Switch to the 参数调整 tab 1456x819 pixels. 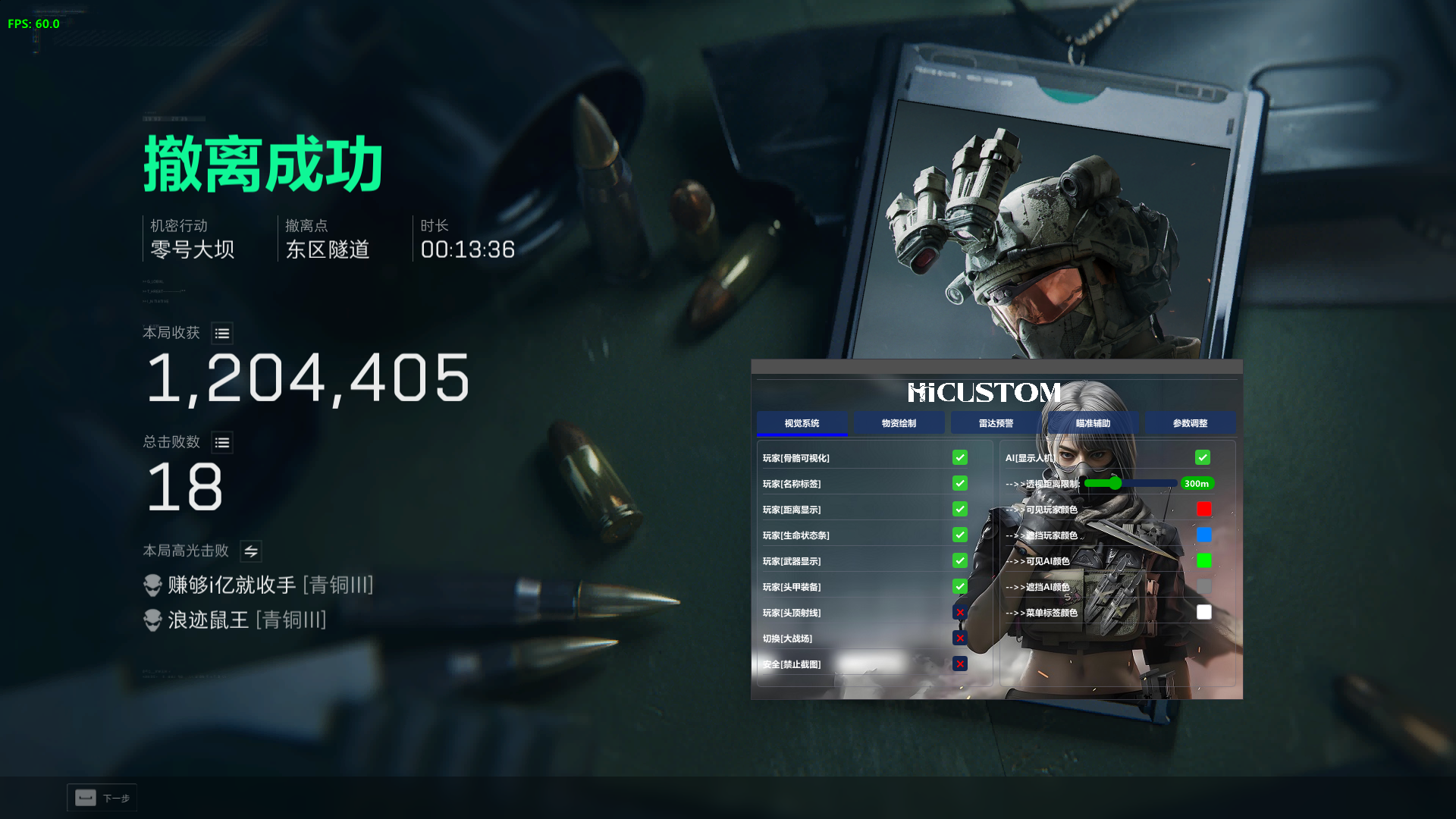[x=1191, y=422]
